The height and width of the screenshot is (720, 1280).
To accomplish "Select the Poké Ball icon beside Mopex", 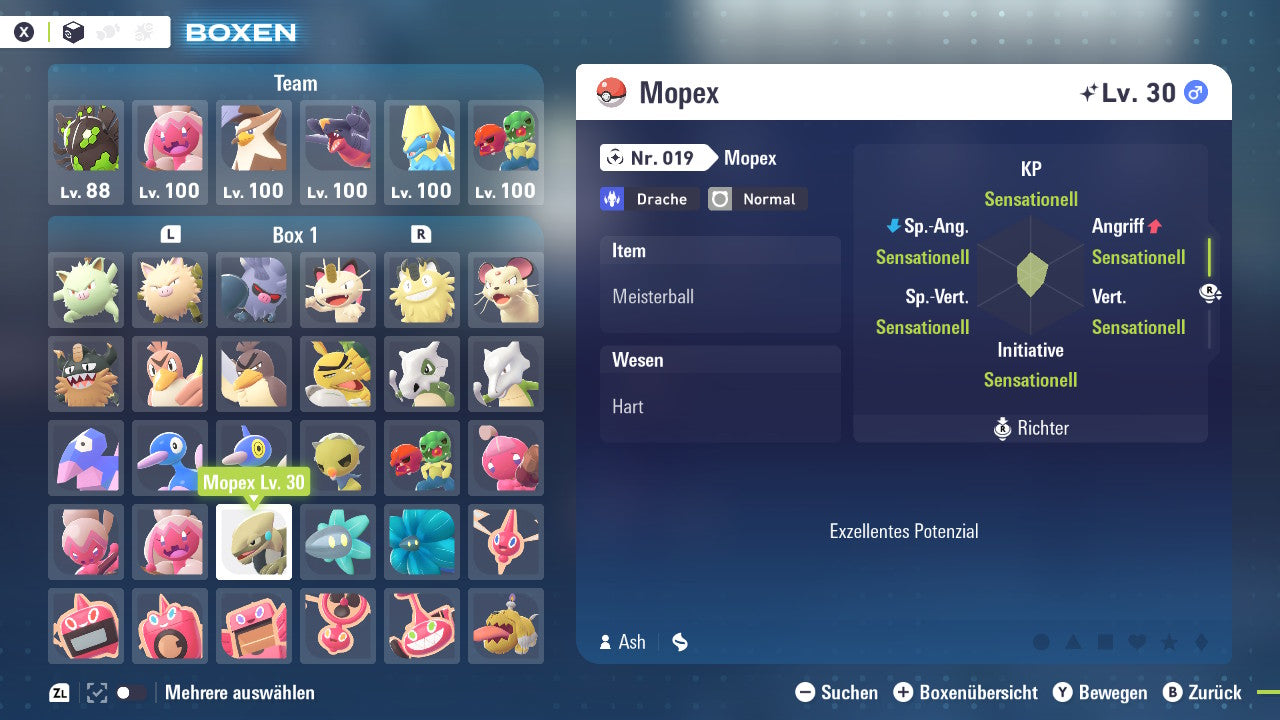I will coord(613,92).
